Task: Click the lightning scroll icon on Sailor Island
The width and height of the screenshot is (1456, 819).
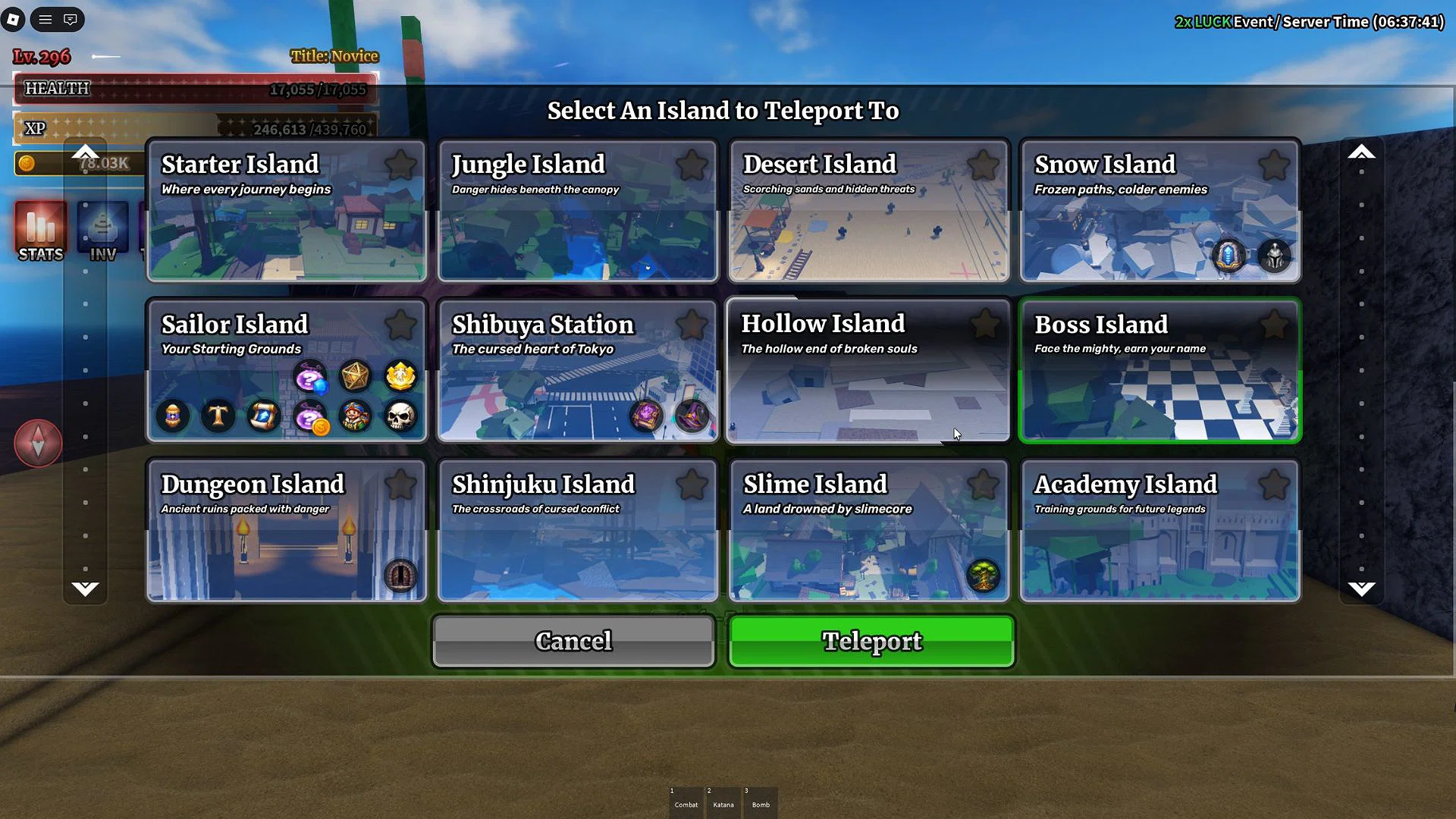Action: point(264,416)
